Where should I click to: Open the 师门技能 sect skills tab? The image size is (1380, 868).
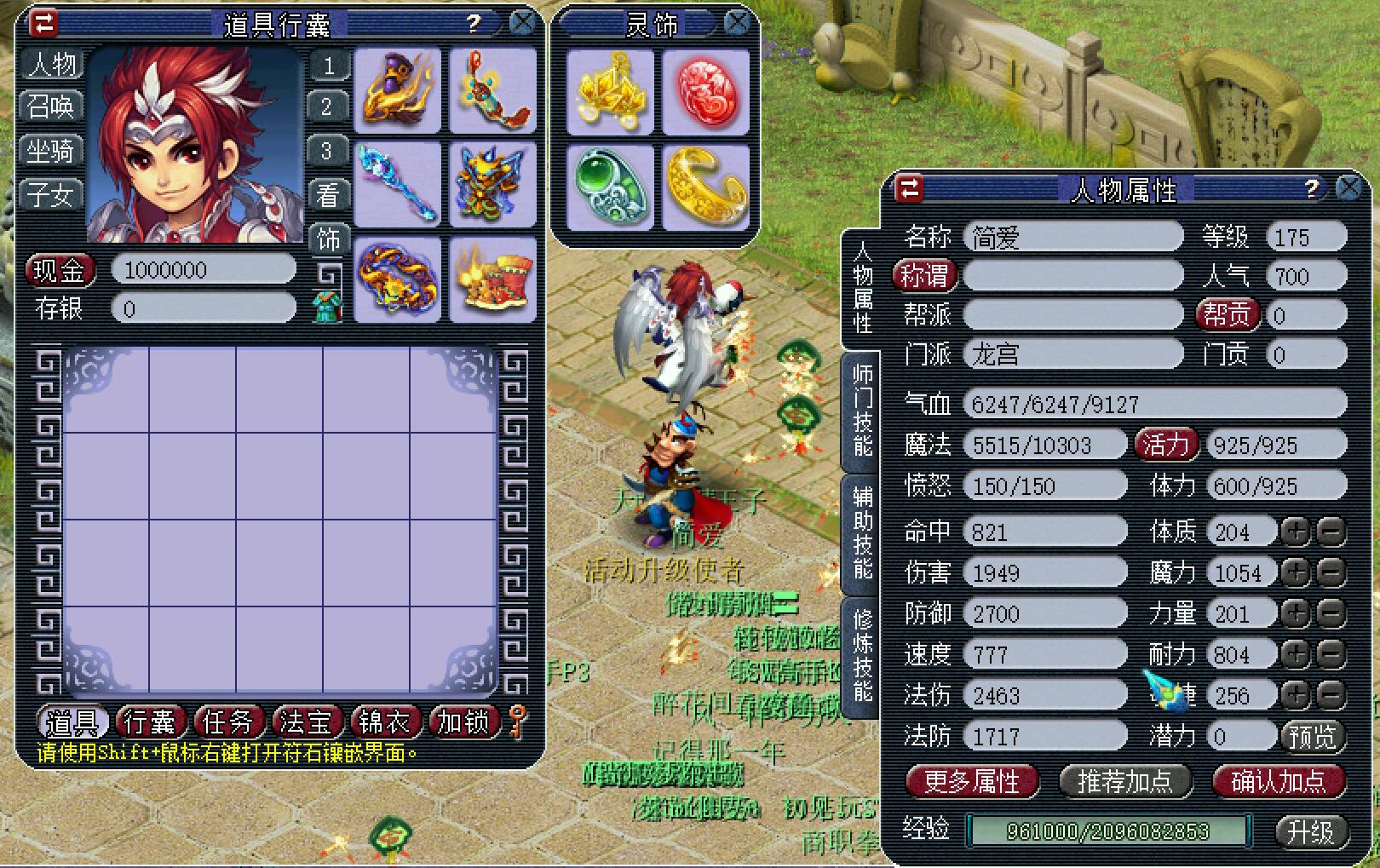pos(862,411)
